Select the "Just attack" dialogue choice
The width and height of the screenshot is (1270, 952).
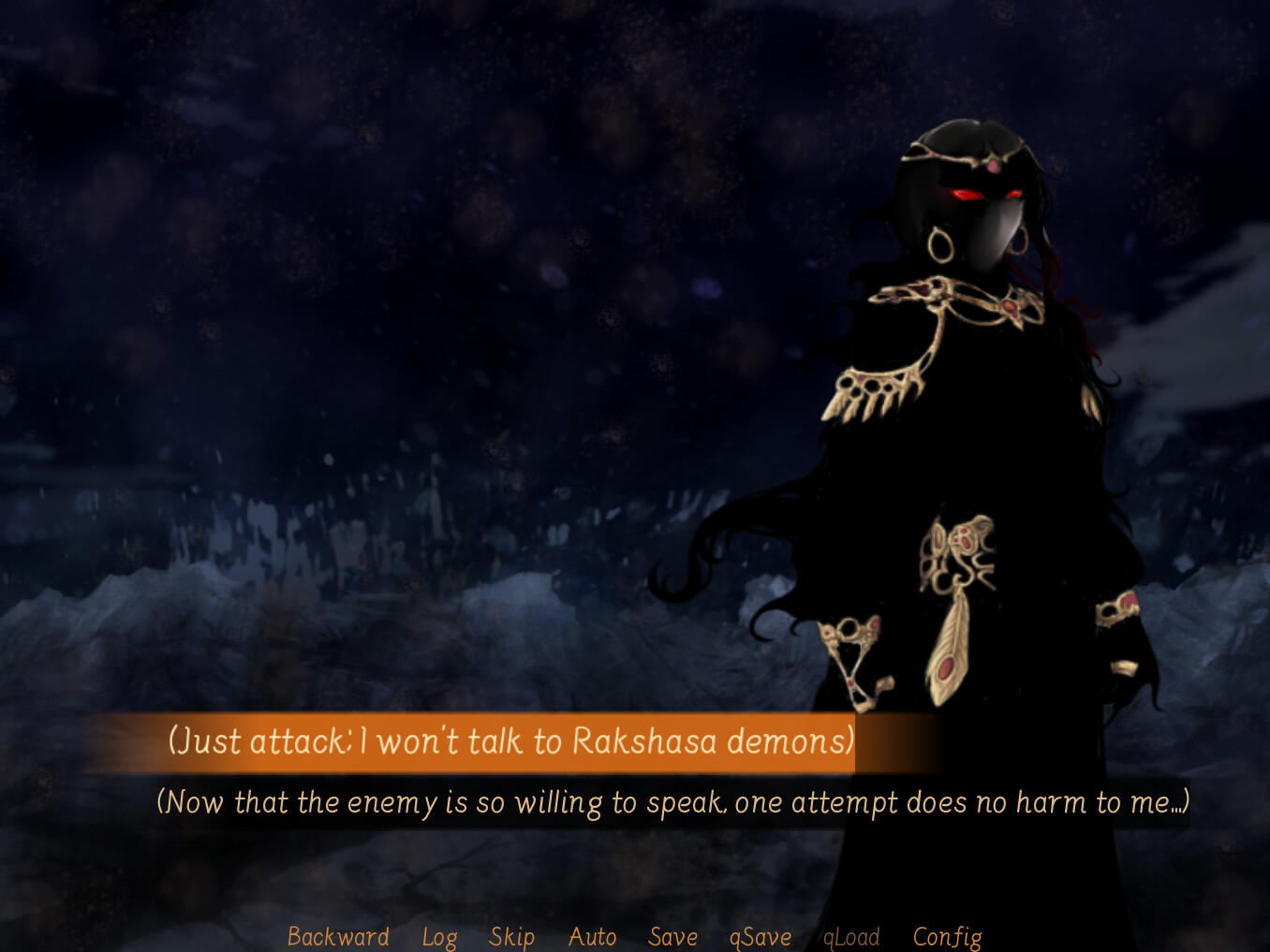(511, 740)
